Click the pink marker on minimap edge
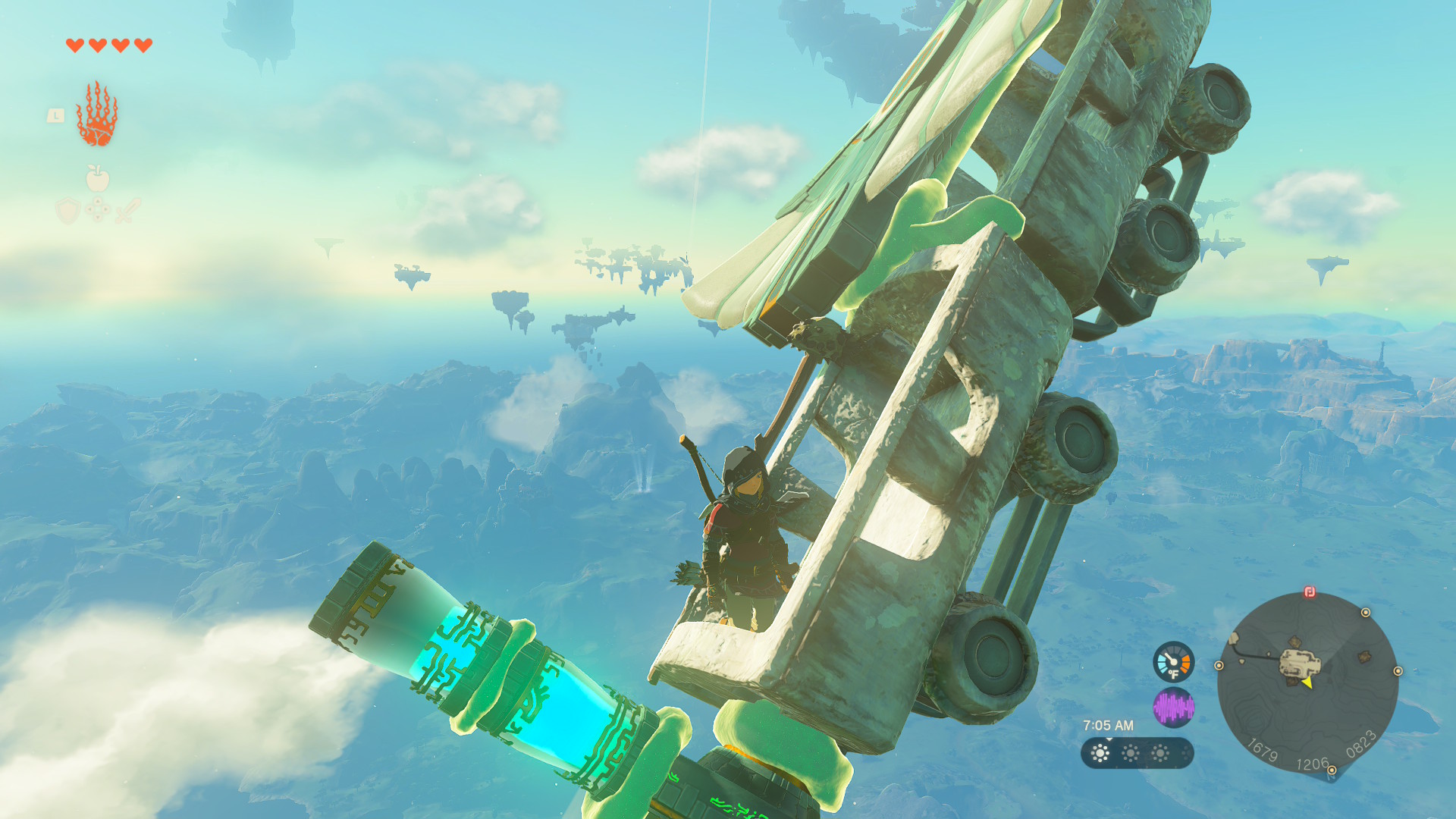The image size is (1456, 819). (x=1310, y=592)
